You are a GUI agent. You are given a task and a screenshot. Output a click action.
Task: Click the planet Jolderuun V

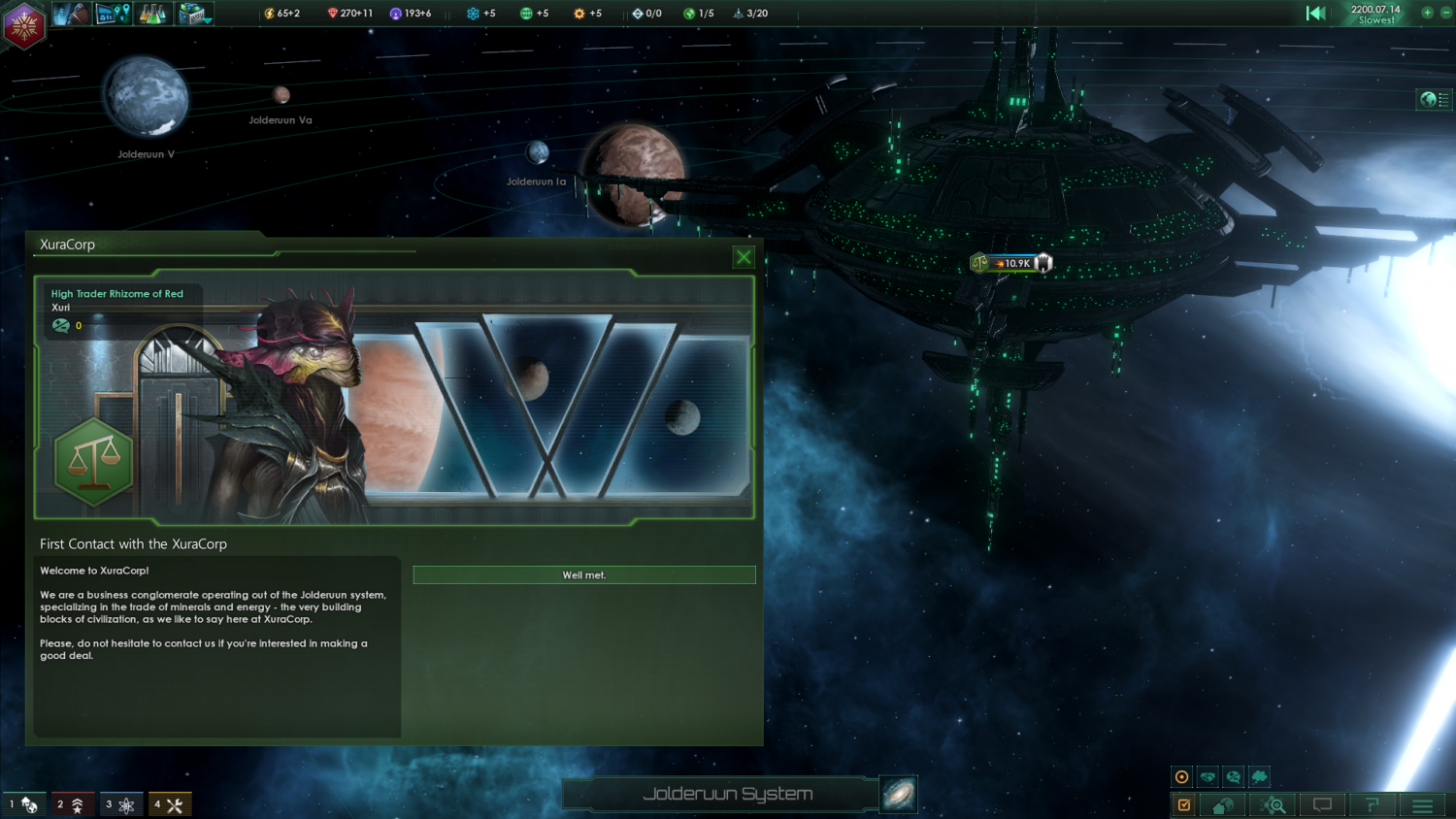pyautogui.click(x=146, y=97)
